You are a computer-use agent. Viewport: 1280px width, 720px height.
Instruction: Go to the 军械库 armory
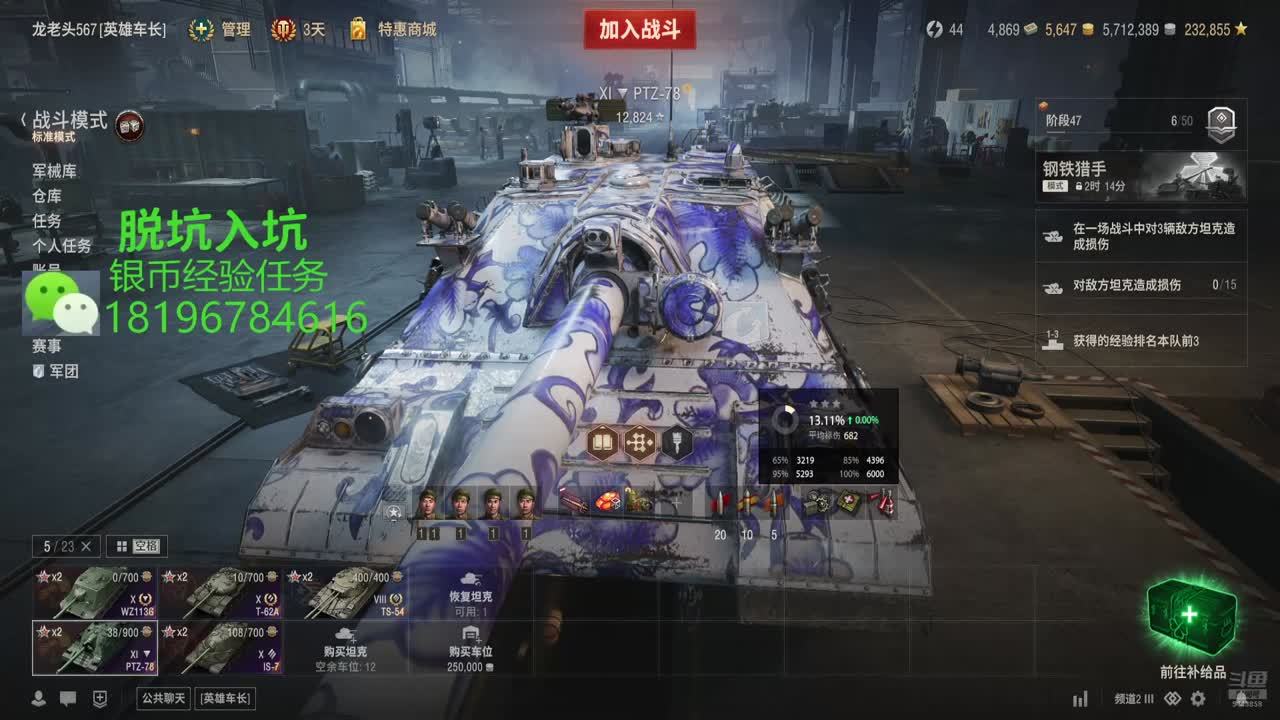54,172
